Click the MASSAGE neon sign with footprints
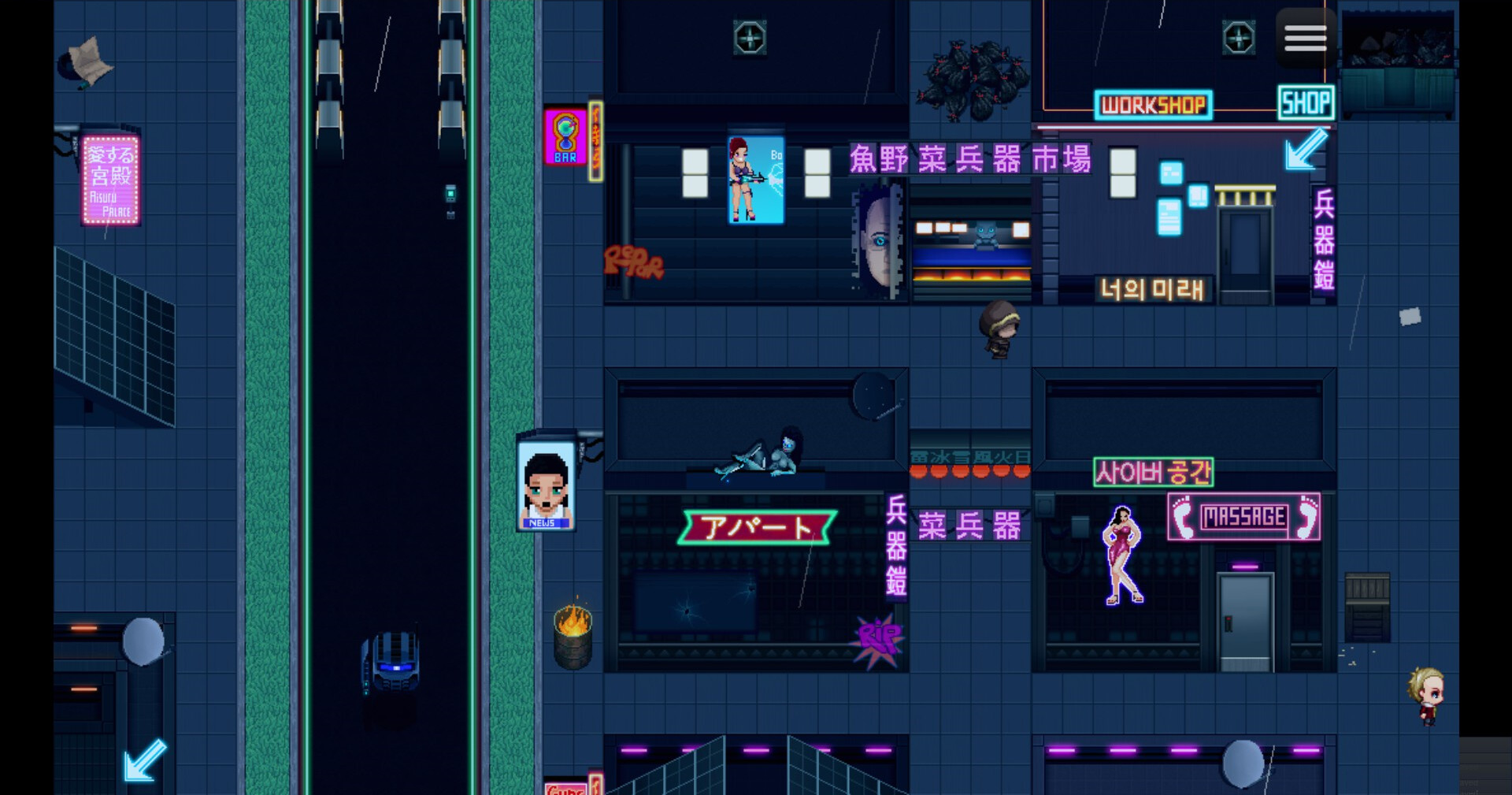 (1243, 518)
